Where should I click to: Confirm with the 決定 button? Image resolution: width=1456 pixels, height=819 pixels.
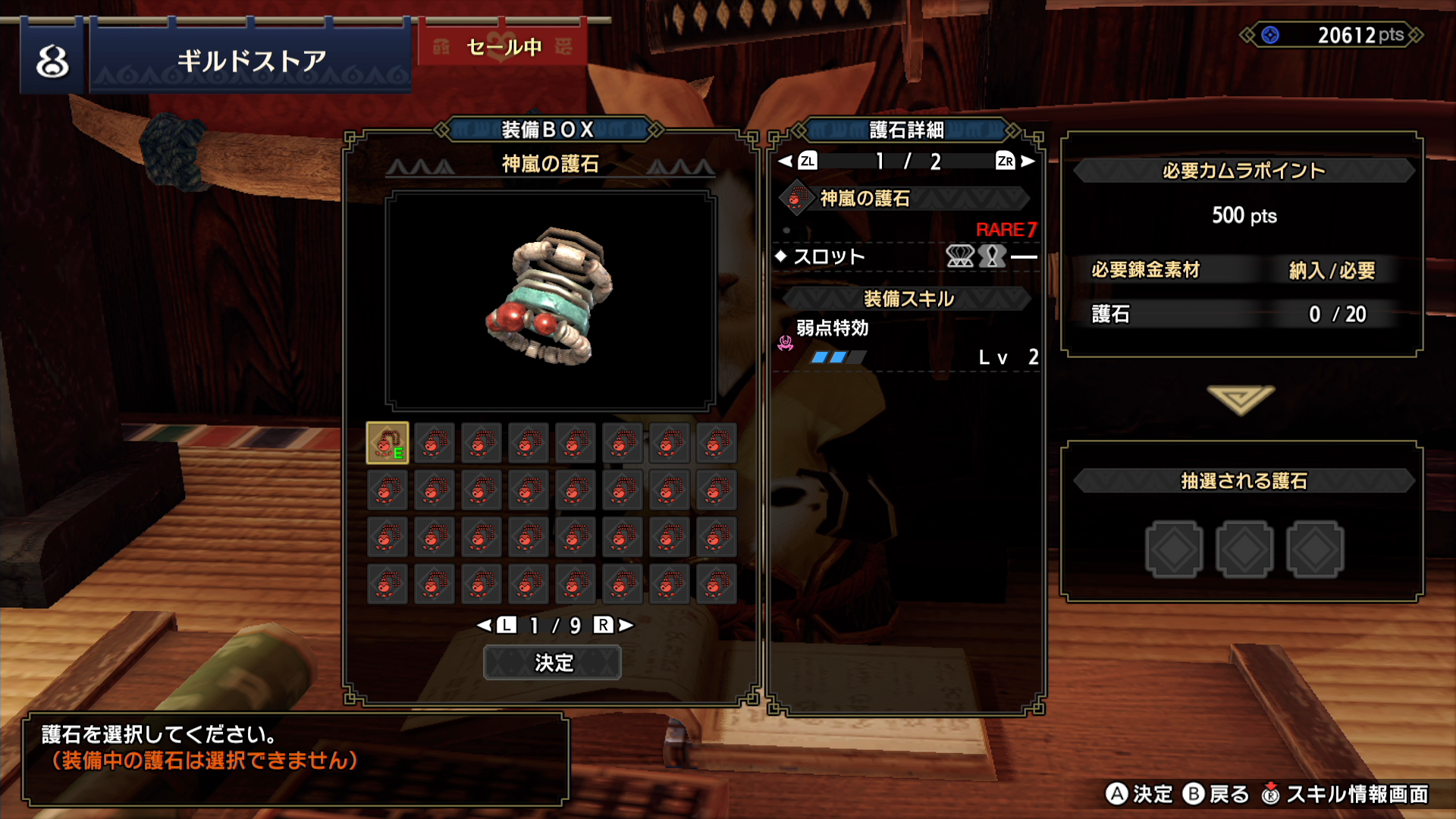[x=552, y=663]
